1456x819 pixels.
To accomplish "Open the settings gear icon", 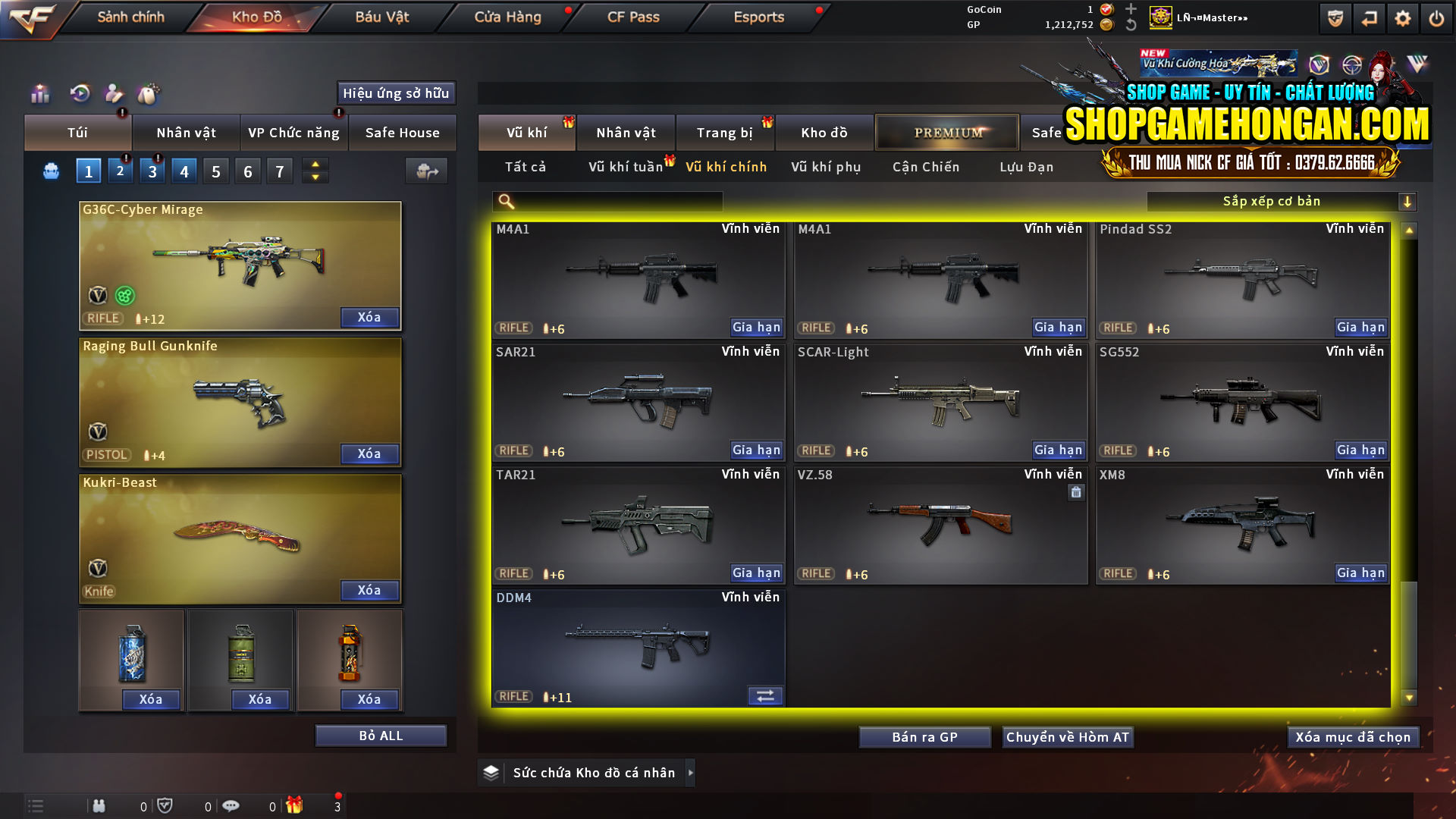I will [1402, 17].
